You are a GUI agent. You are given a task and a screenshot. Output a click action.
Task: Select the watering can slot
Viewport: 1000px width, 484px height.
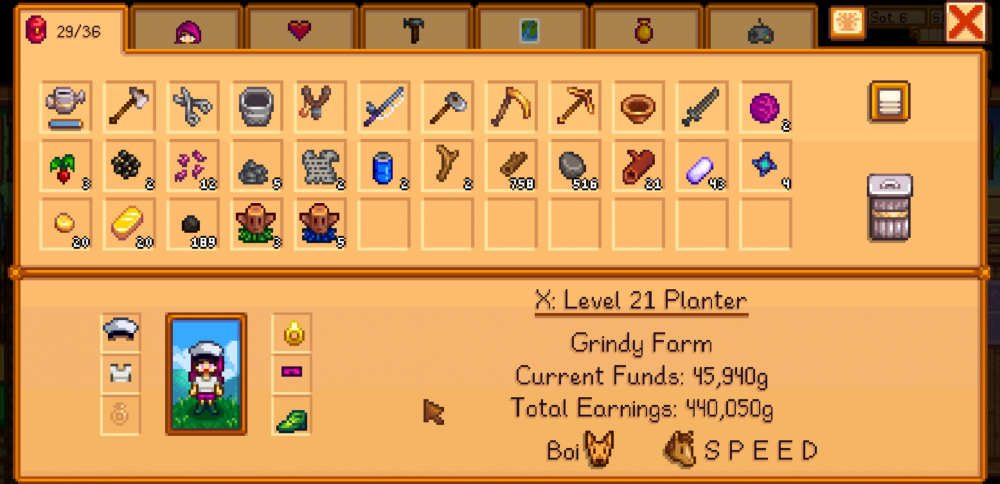point(66,105)
